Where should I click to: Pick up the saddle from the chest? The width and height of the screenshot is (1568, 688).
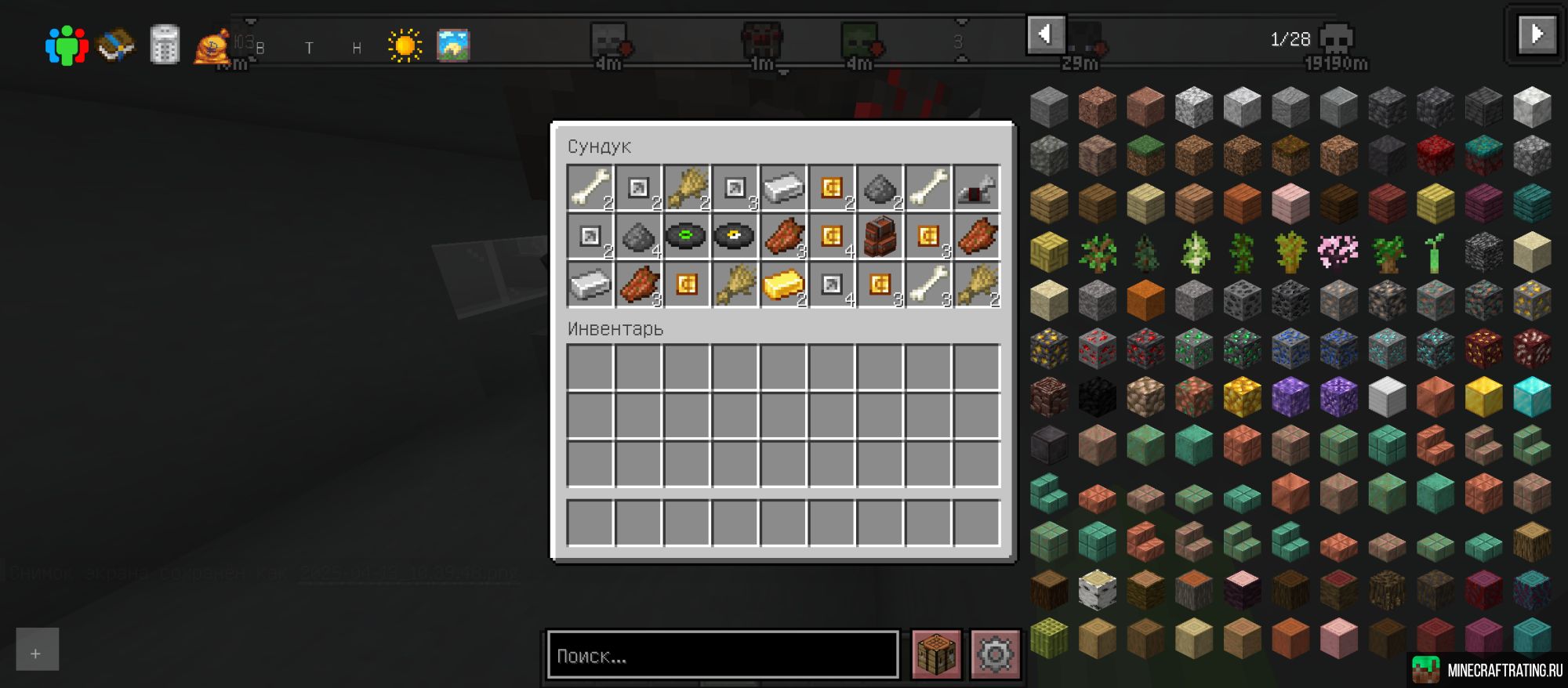pos(976,188)
